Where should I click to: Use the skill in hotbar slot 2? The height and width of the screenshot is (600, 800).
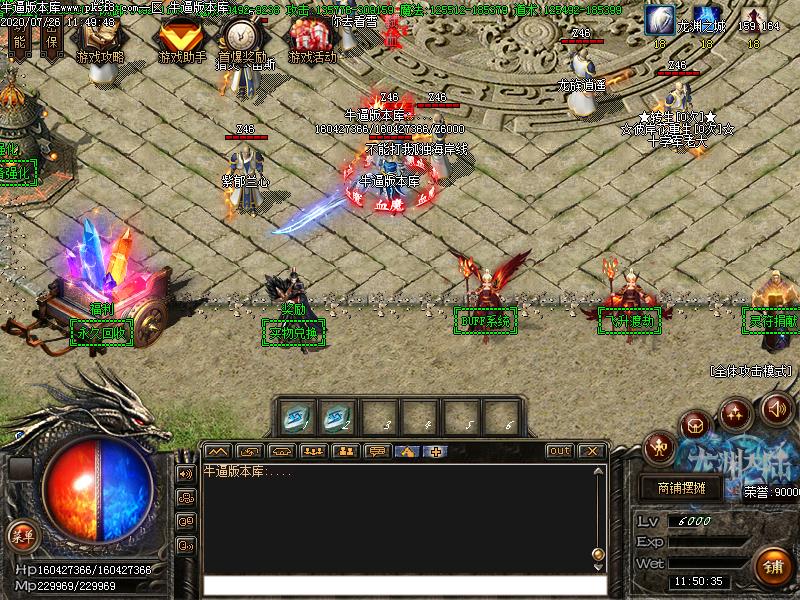coord(338,417)
